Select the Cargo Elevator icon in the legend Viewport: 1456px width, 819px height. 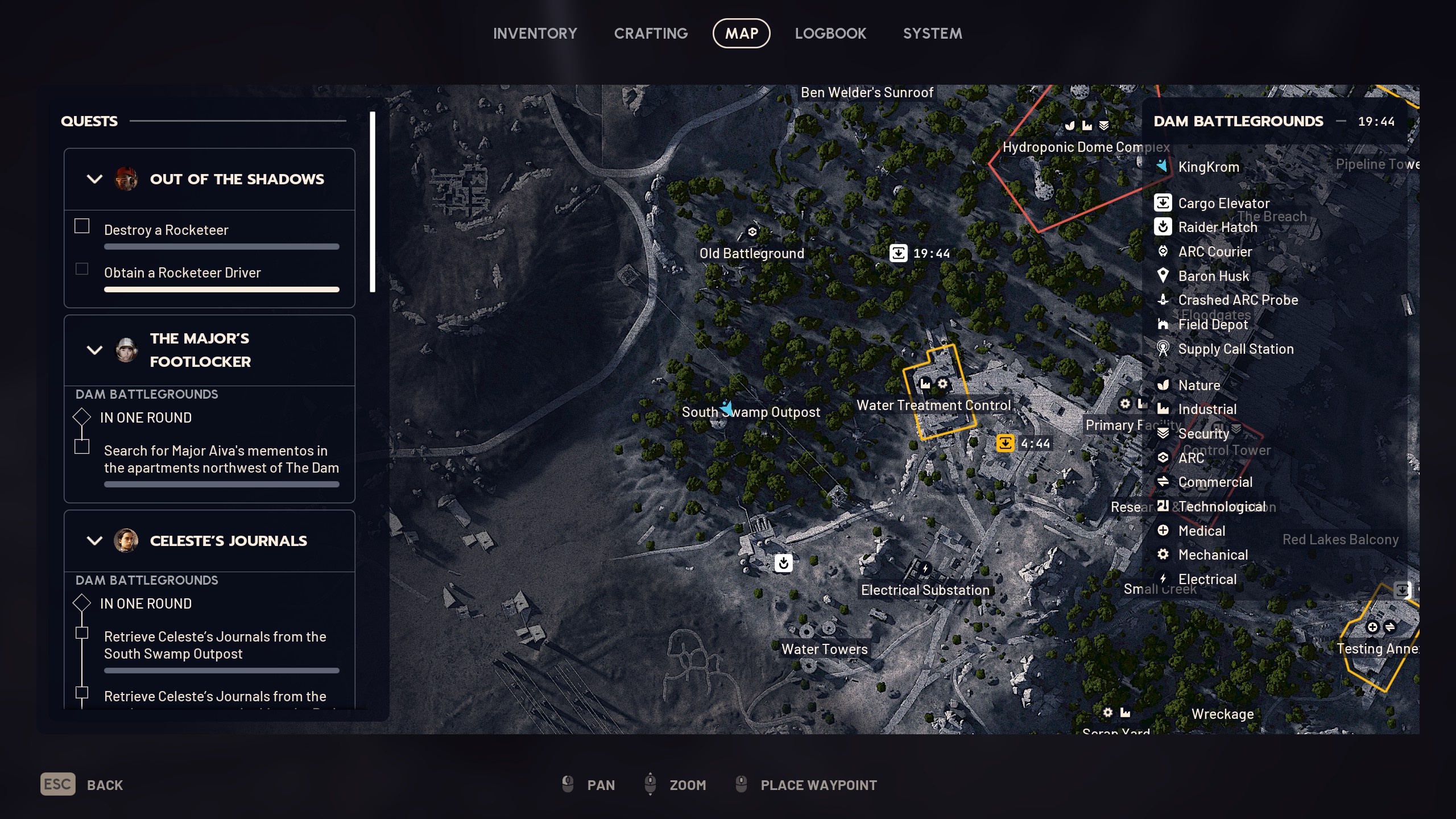1164,203
